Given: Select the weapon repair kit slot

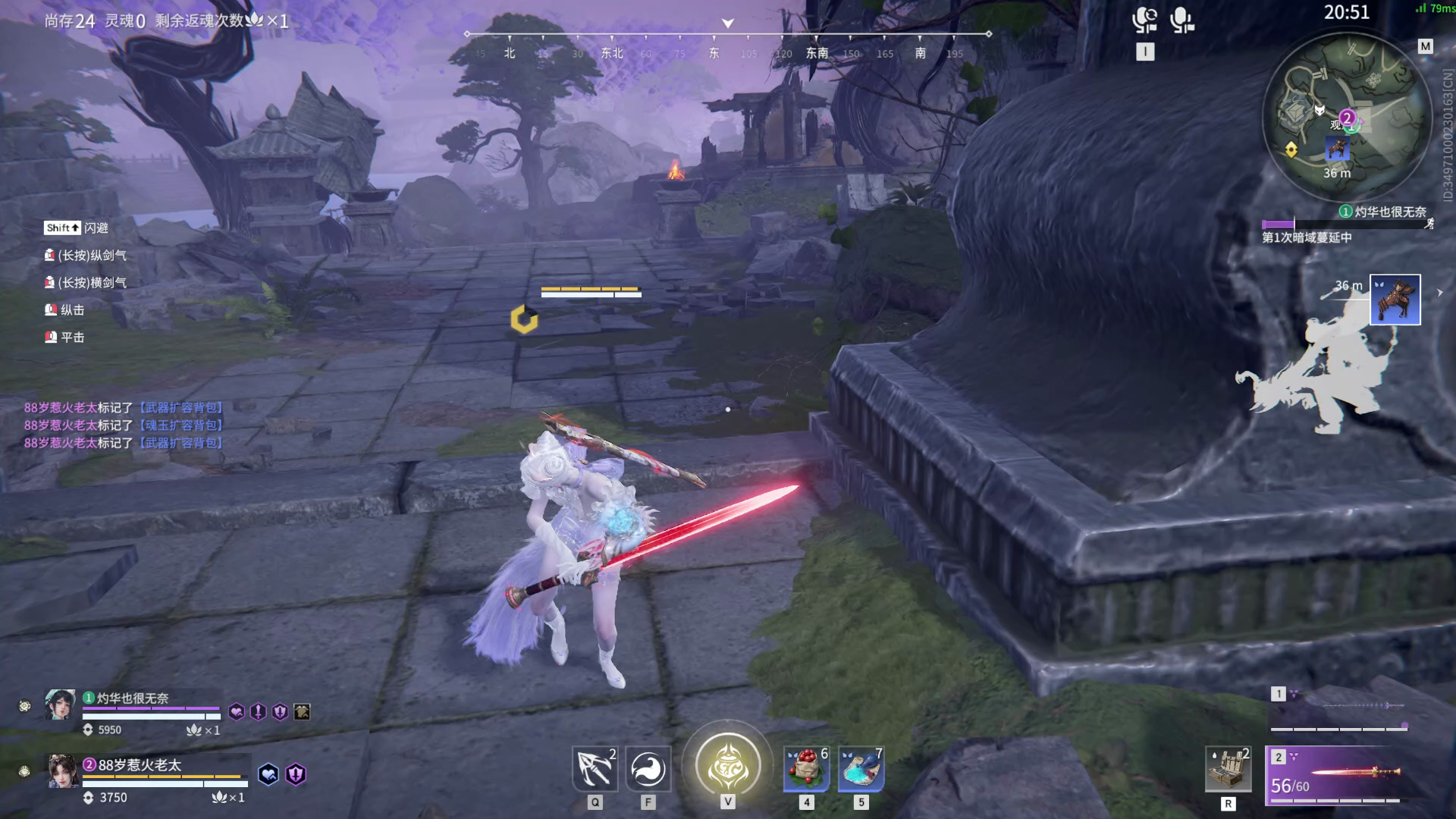Looking at the screenshot, I should point(1228,769).
